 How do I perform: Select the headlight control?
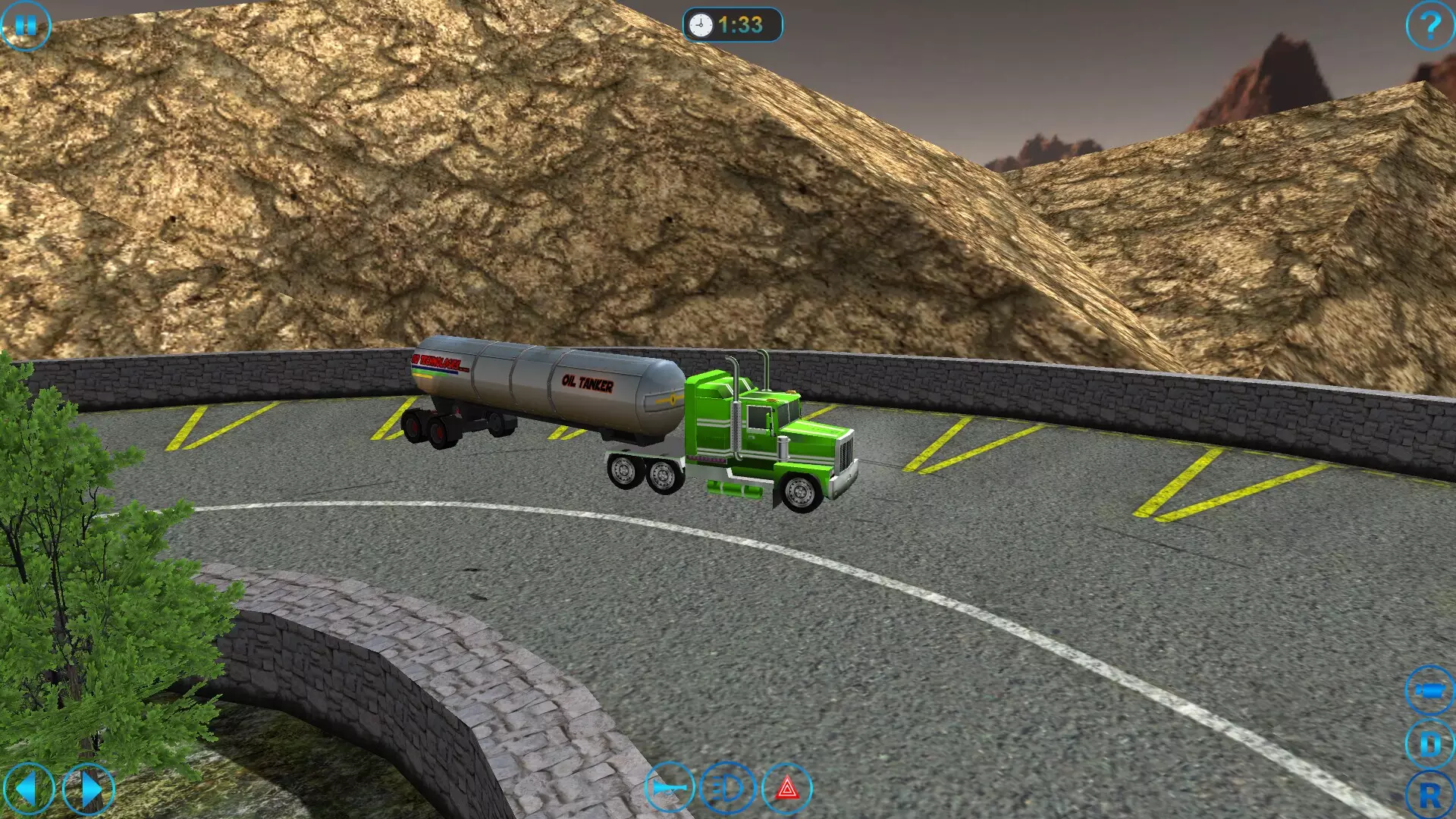[726, 789]
